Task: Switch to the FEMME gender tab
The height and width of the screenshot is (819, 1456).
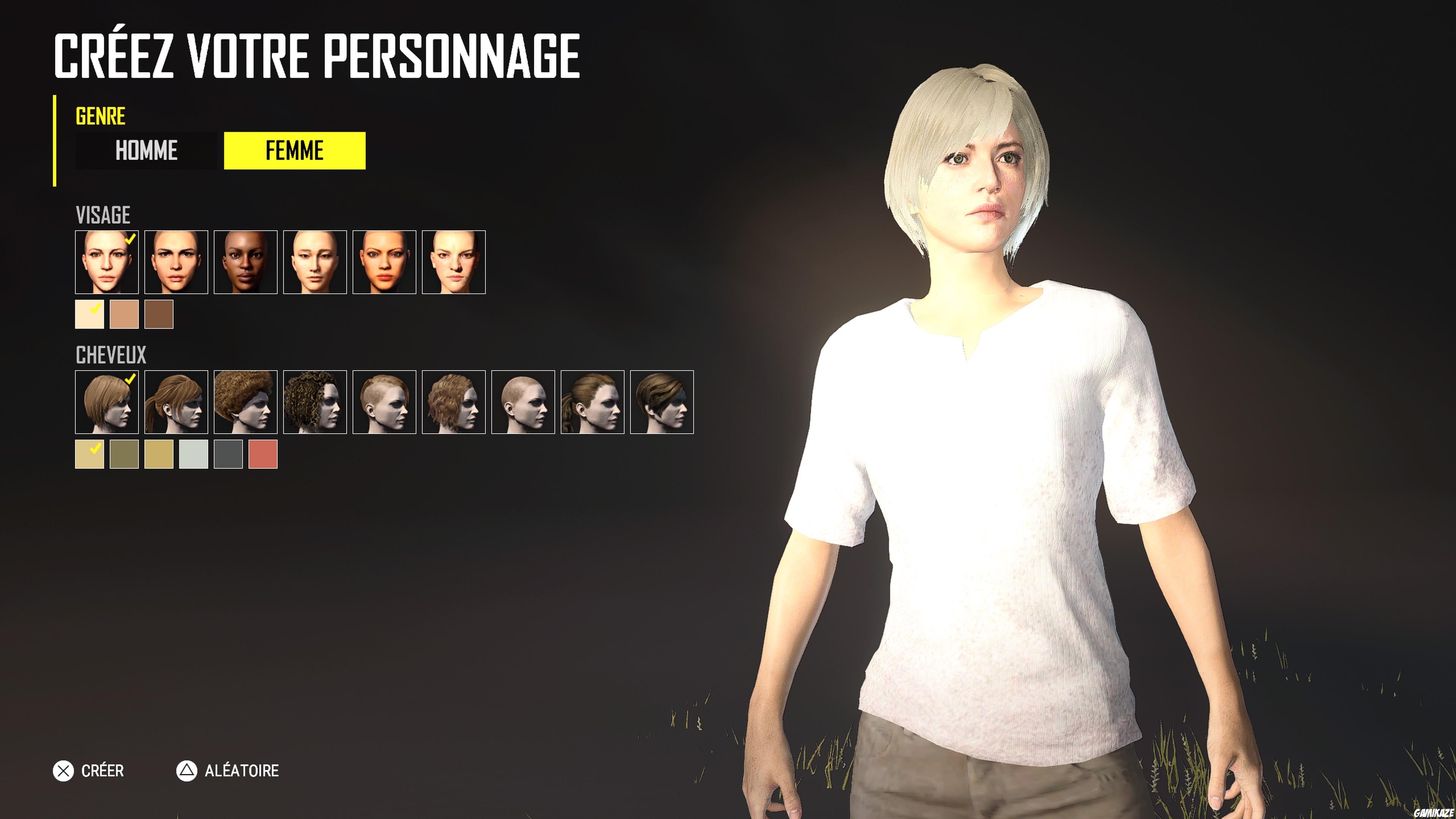Action: pyautogui.click(x=295, y=151)
